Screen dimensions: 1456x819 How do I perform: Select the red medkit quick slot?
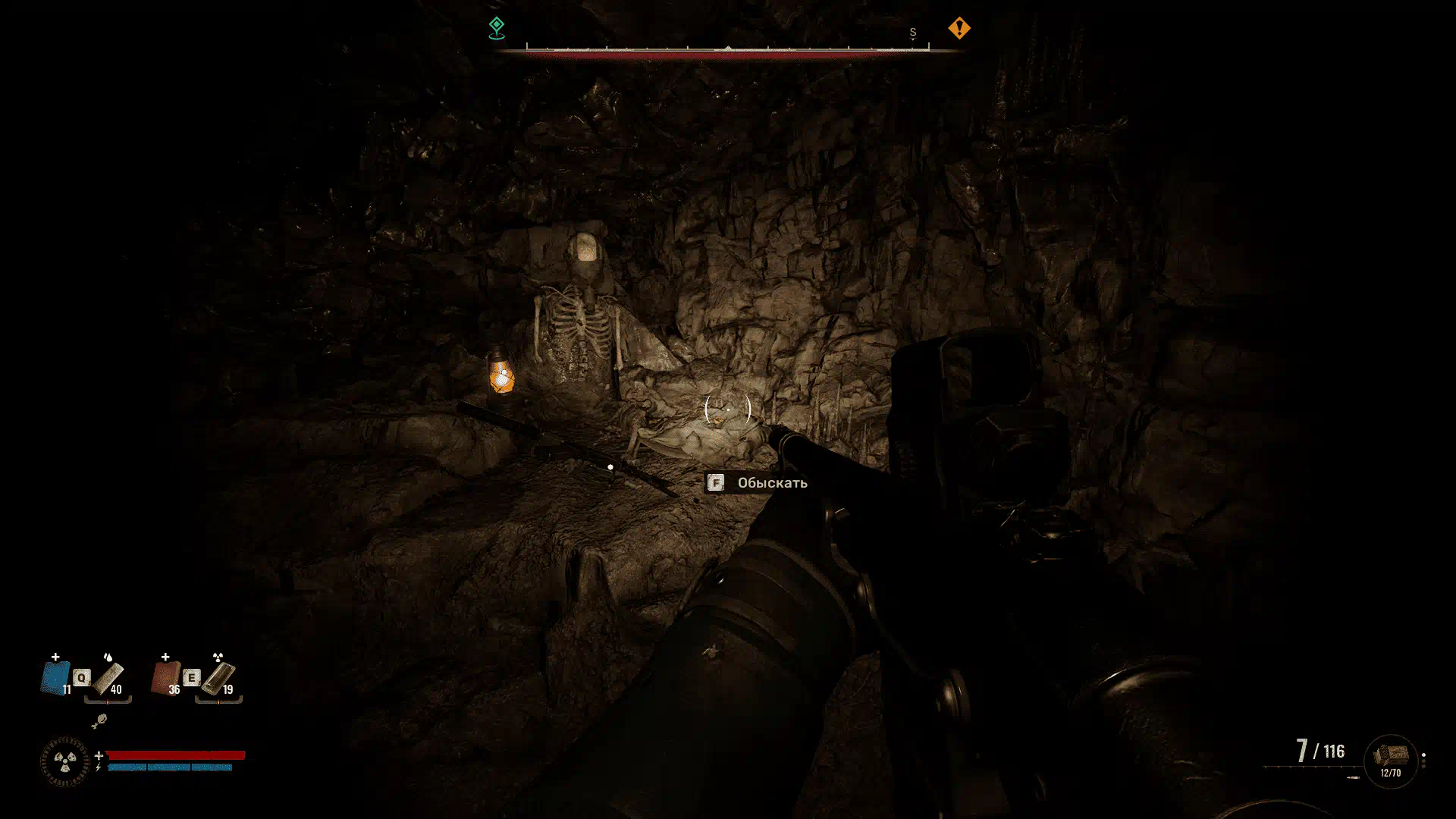pyautogui.click(x=165, y=677)
